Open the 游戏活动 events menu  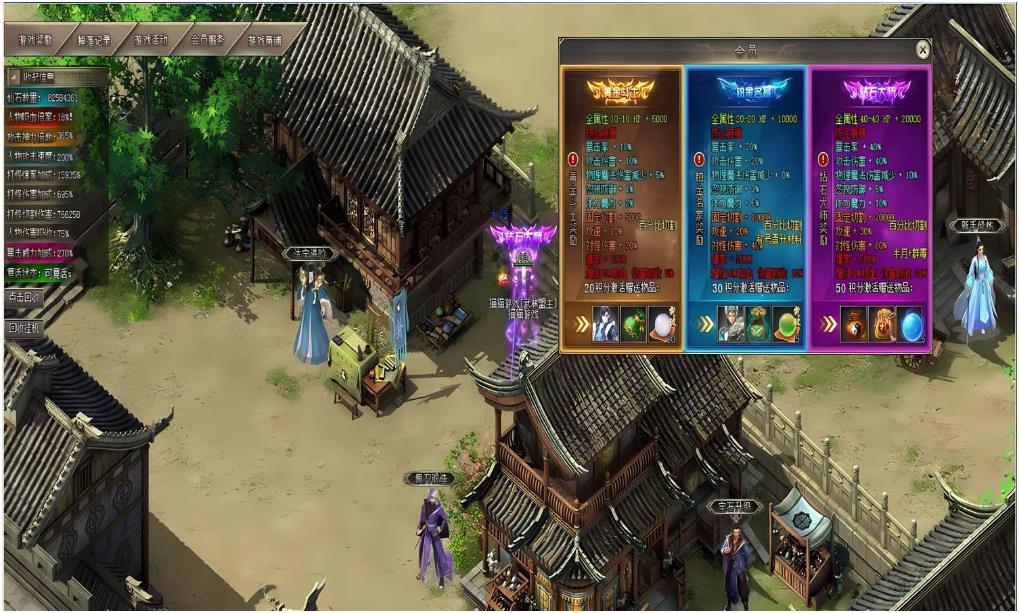pyautogui.click(x=151, y=41)
